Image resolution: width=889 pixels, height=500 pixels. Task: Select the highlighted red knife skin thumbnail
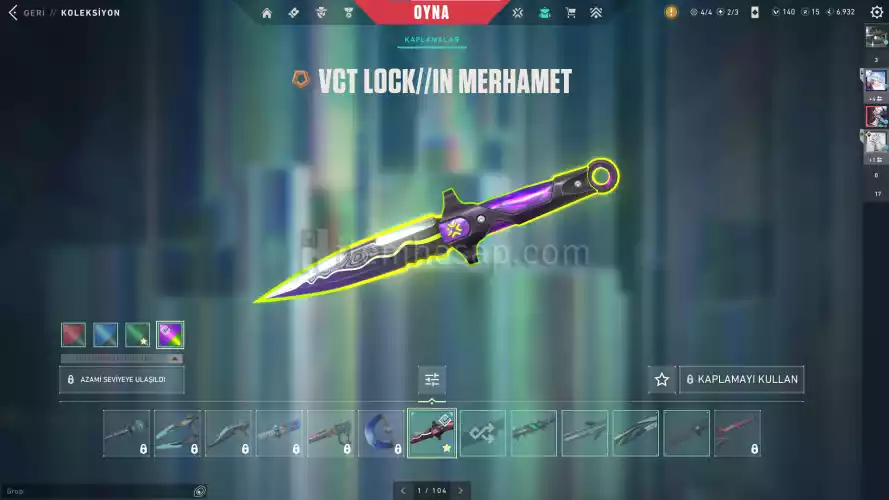[432, 433]
